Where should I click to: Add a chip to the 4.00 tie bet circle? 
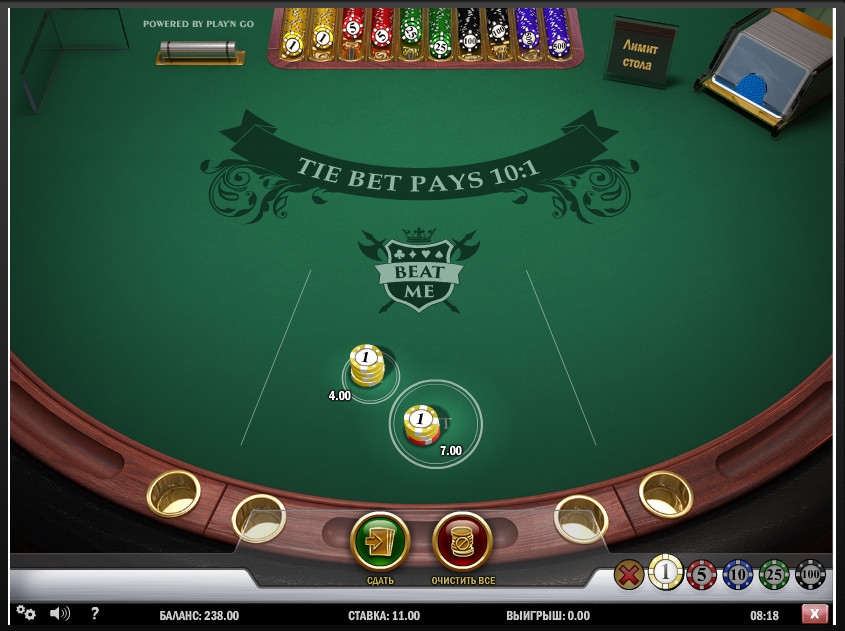tap(369, 372)
